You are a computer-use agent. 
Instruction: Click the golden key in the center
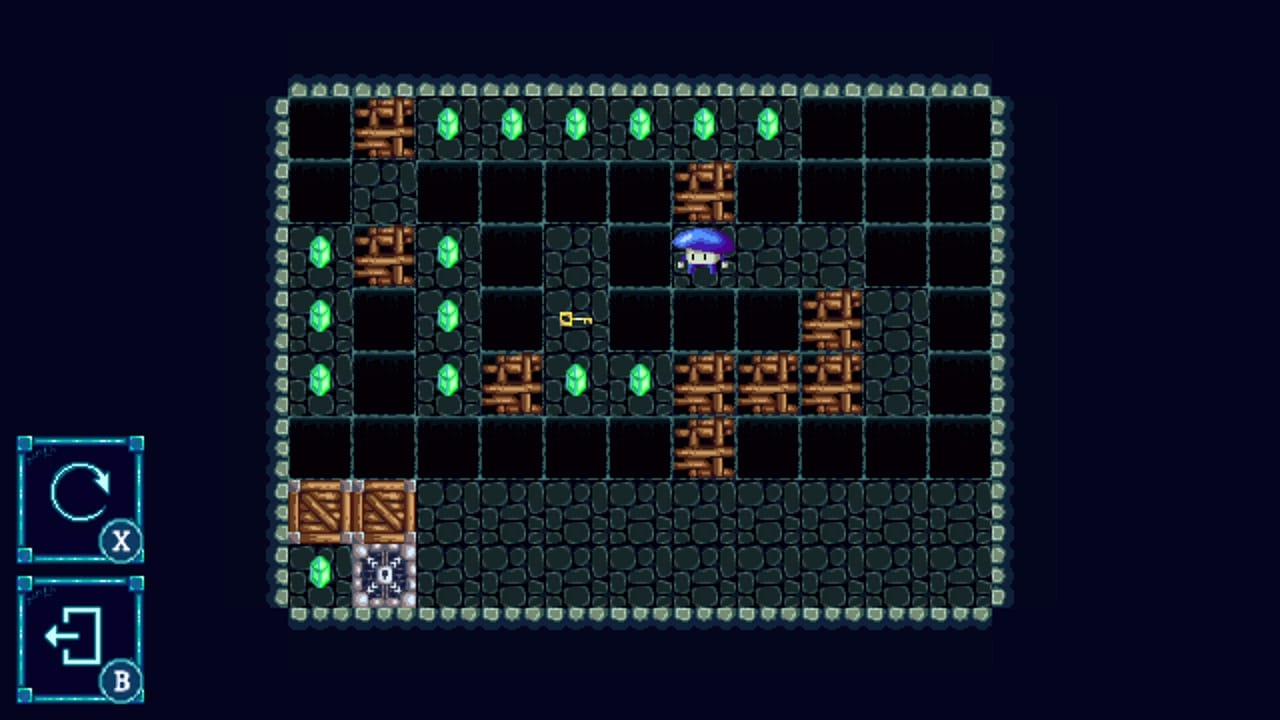[x=575, y=318]
